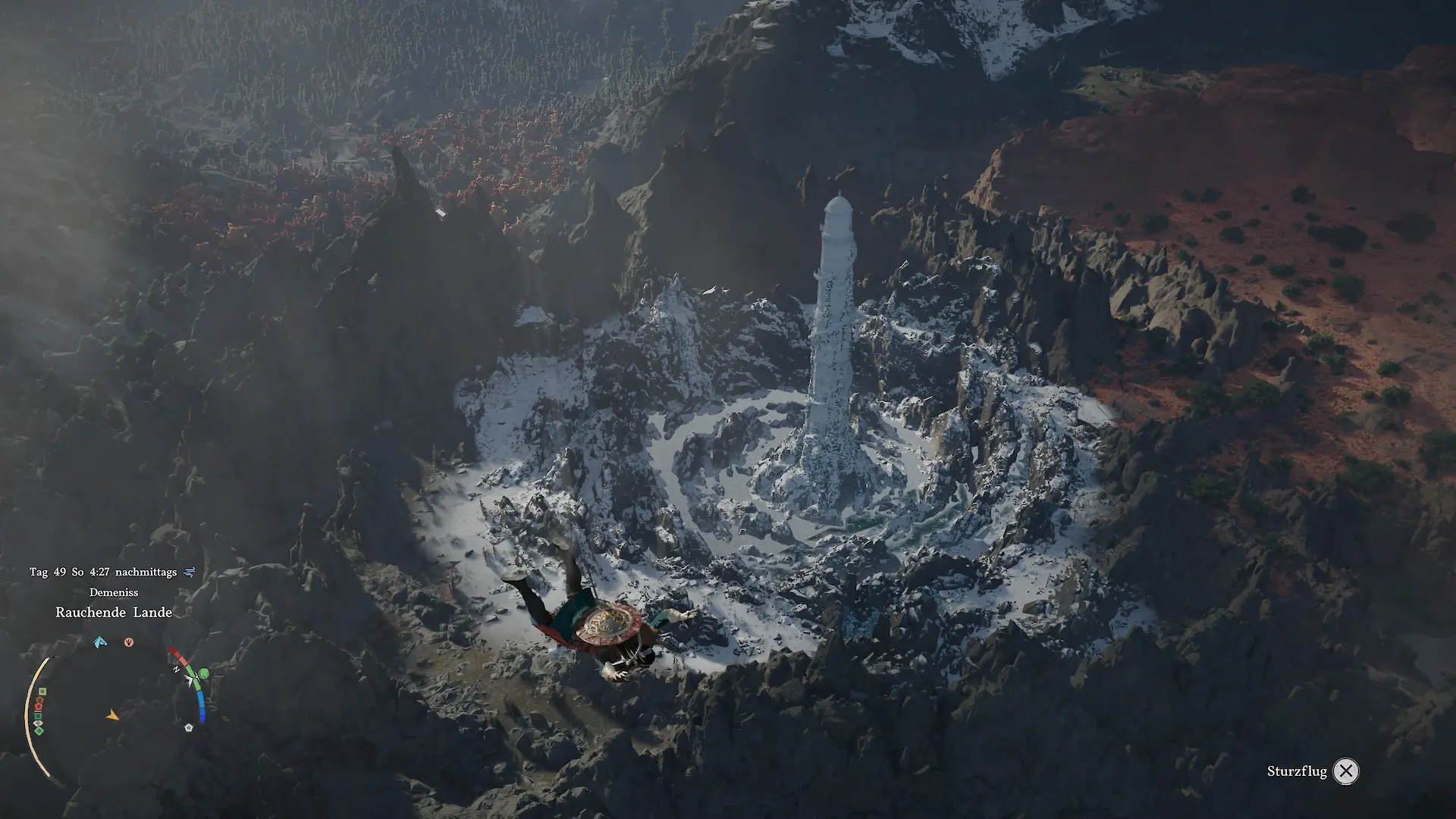Image resolution: width=1456 pixels, height=819 pixels.
Task: Open the circular minimap
Action: coord(114,713)
